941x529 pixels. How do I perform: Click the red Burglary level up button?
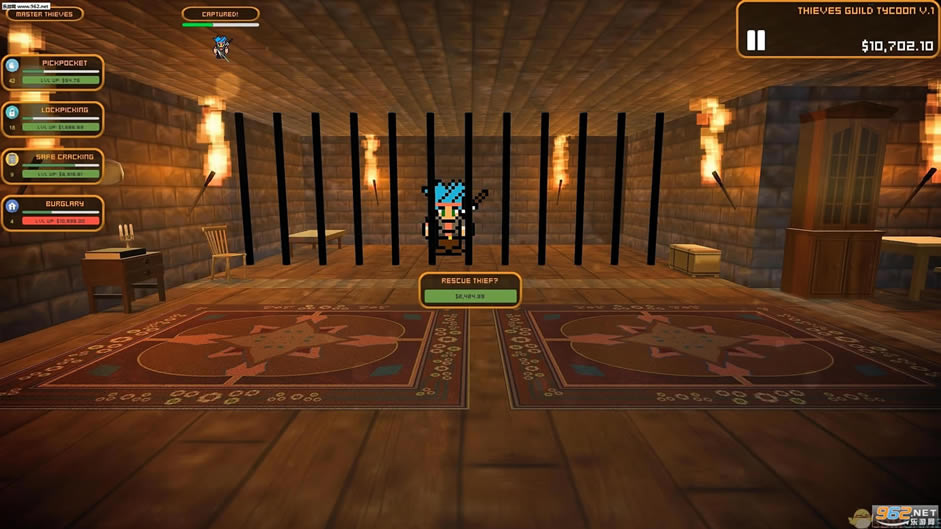point(60,221)
